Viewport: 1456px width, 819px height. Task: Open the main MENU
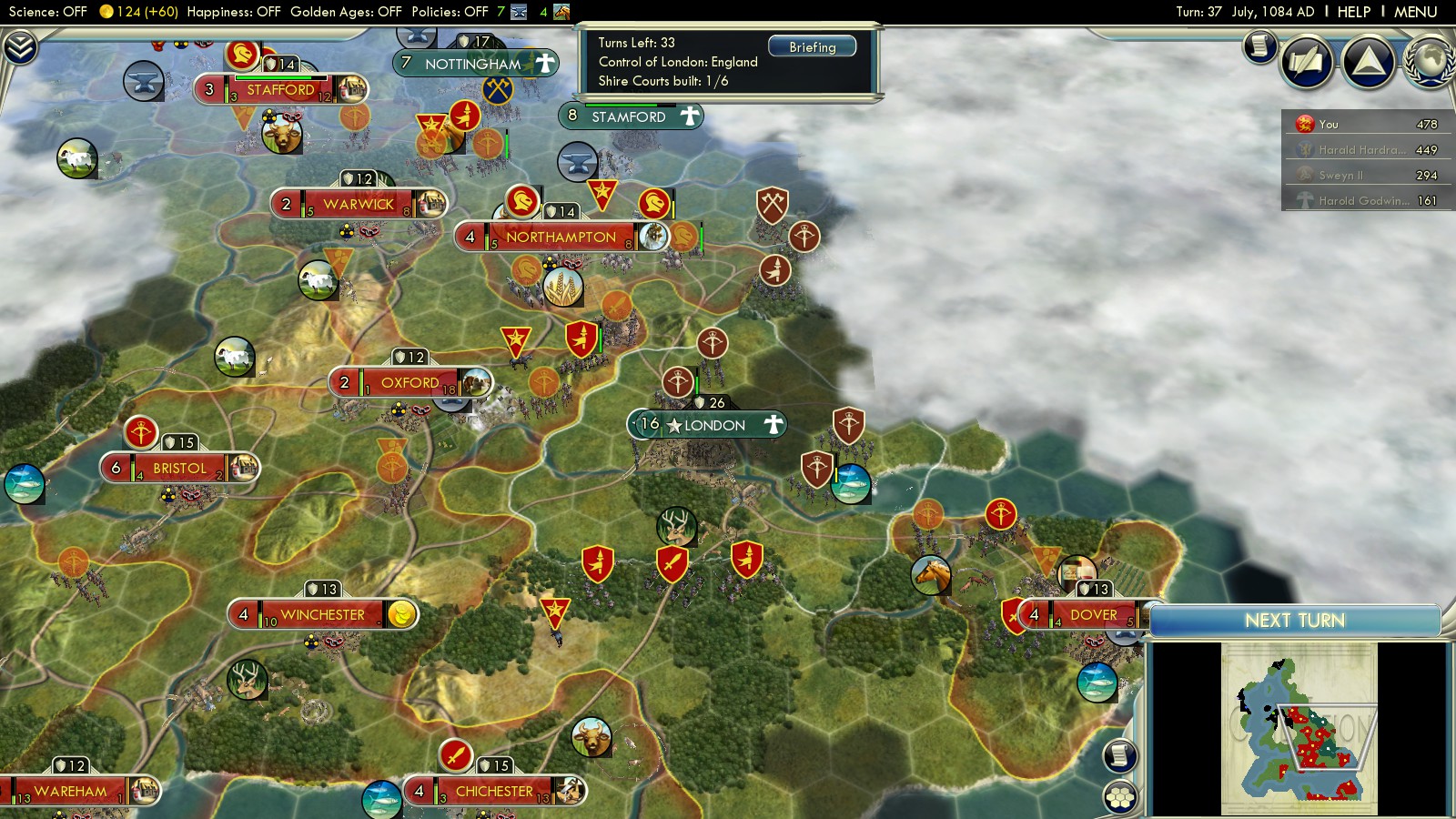point(1415,12)
